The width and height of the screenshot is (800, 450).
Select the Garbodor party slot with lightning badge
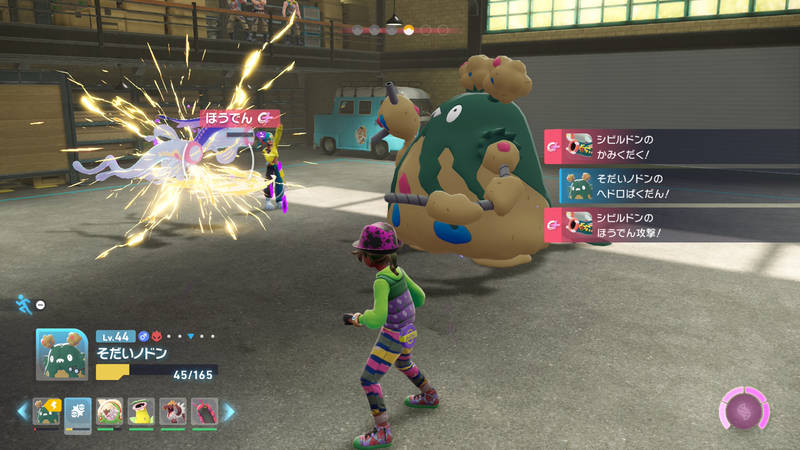tap(48, 411)
